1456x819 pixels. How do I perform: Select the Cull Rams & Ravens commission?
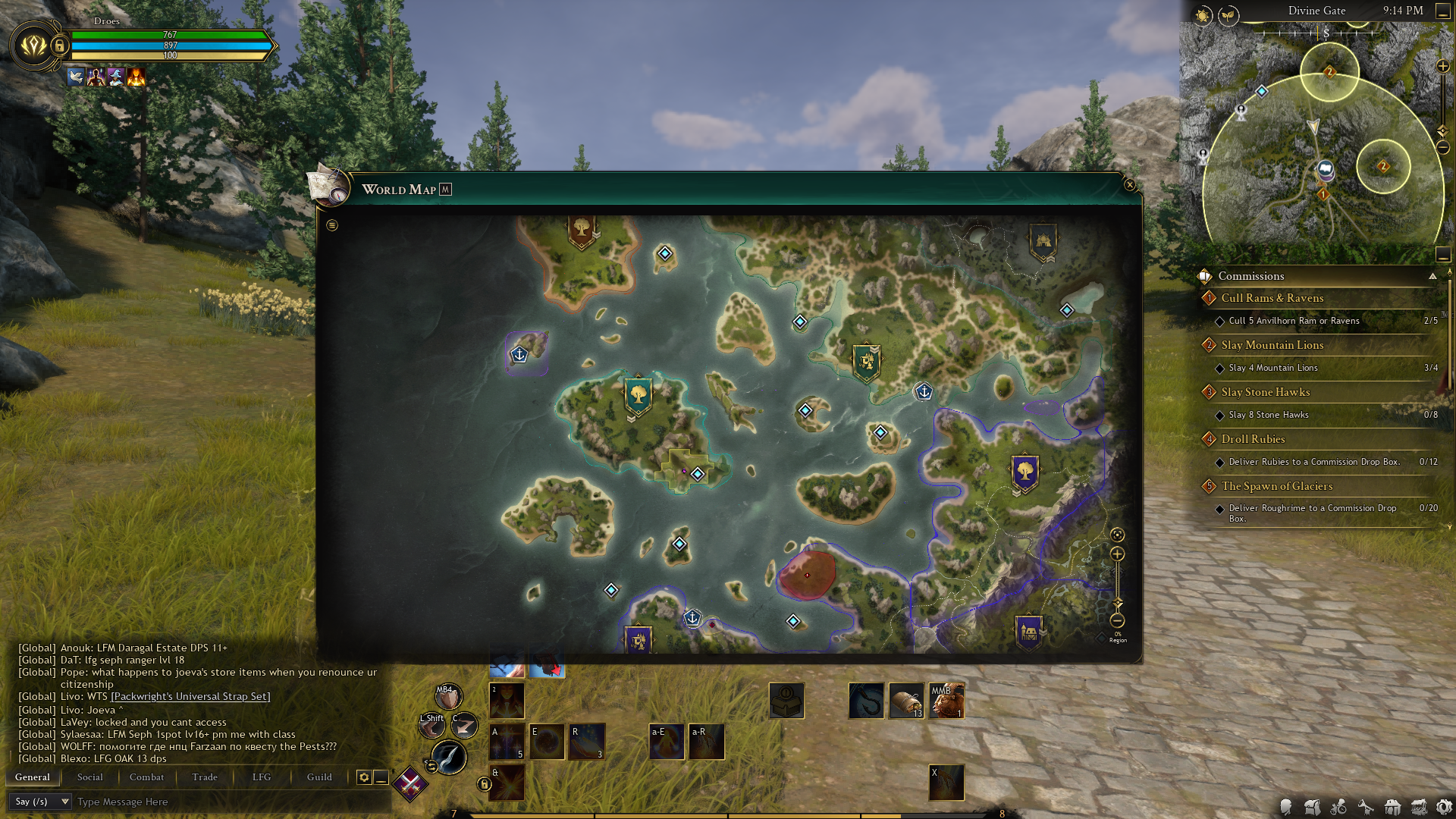[1272, 298]
